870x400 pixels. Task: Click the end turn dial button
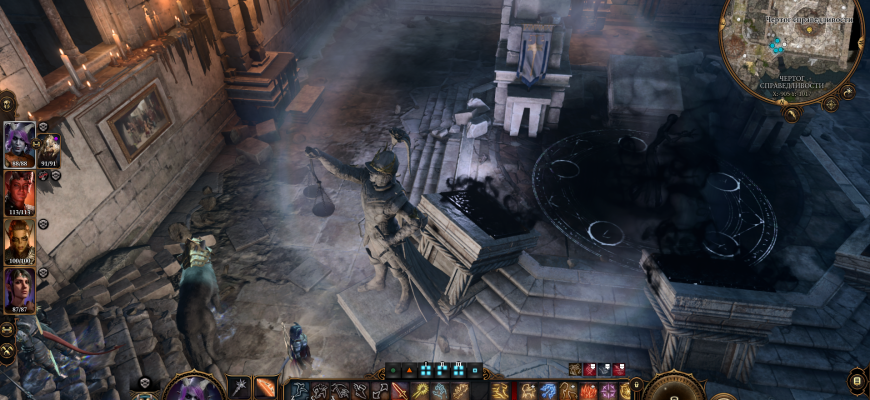pyautogui.click(x=675, y=388)
